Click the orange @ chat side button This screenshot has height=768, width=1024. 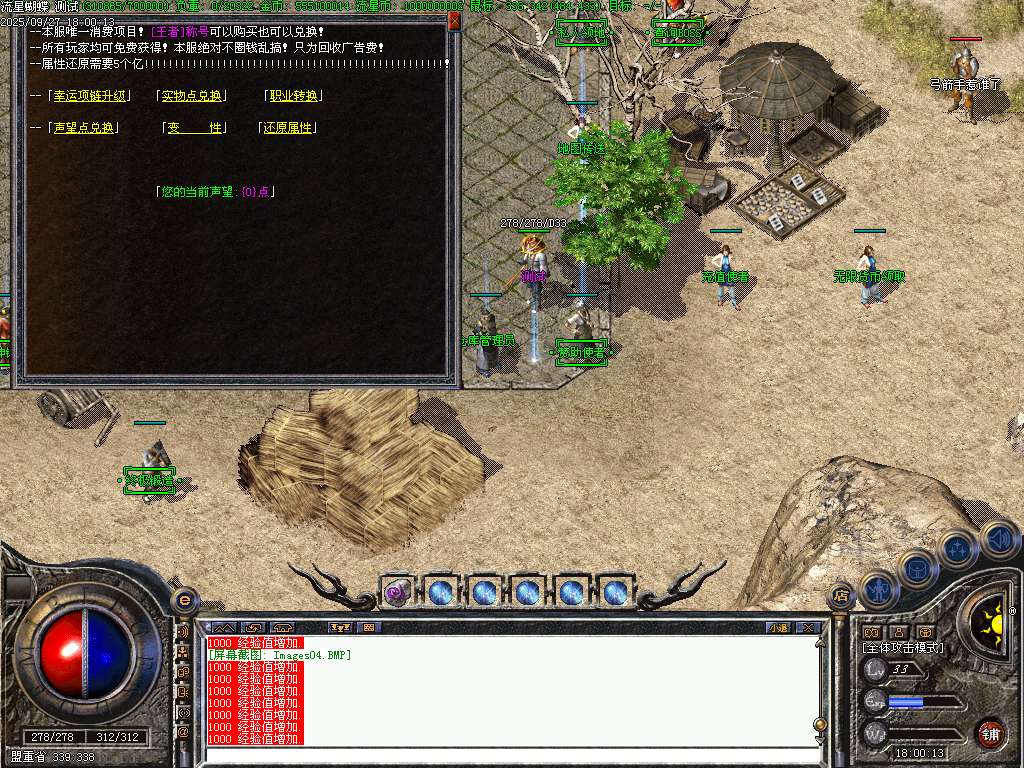tap(183, 732)
